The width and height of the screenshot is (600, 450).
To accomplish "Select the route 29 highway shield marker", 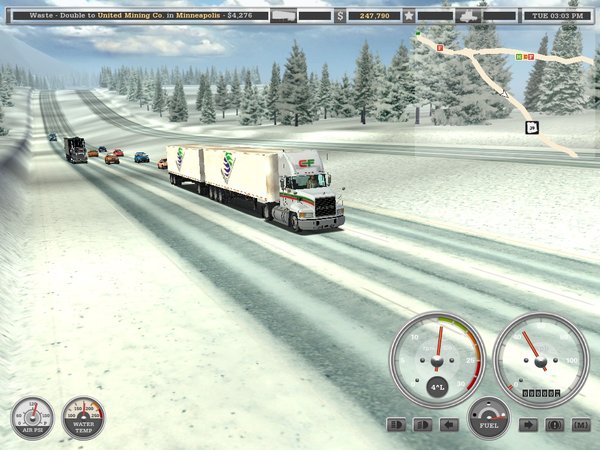I will 531,127.
